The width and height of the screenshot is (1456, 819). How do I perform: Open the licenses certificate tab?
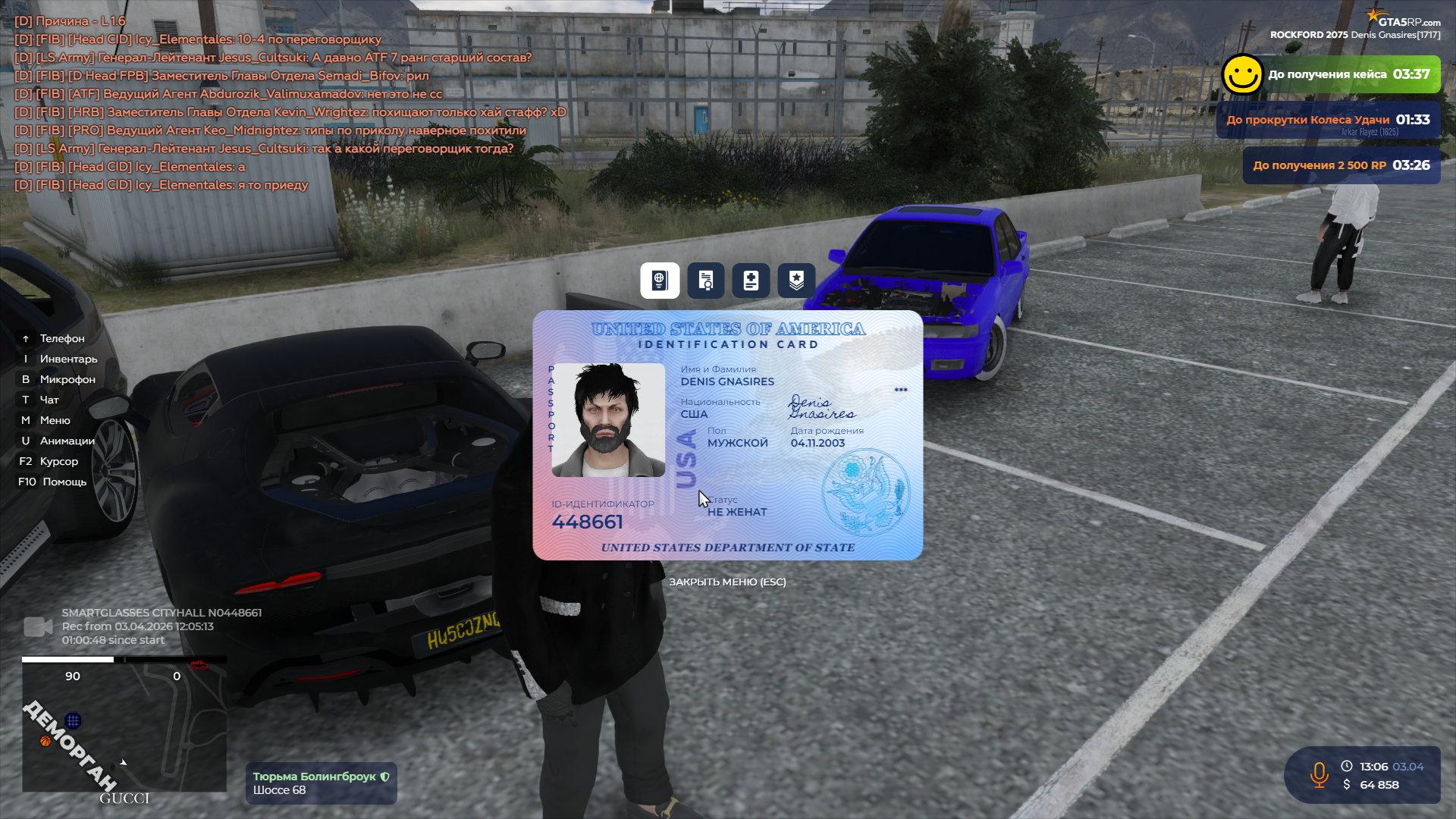click(x=705, y=281)
